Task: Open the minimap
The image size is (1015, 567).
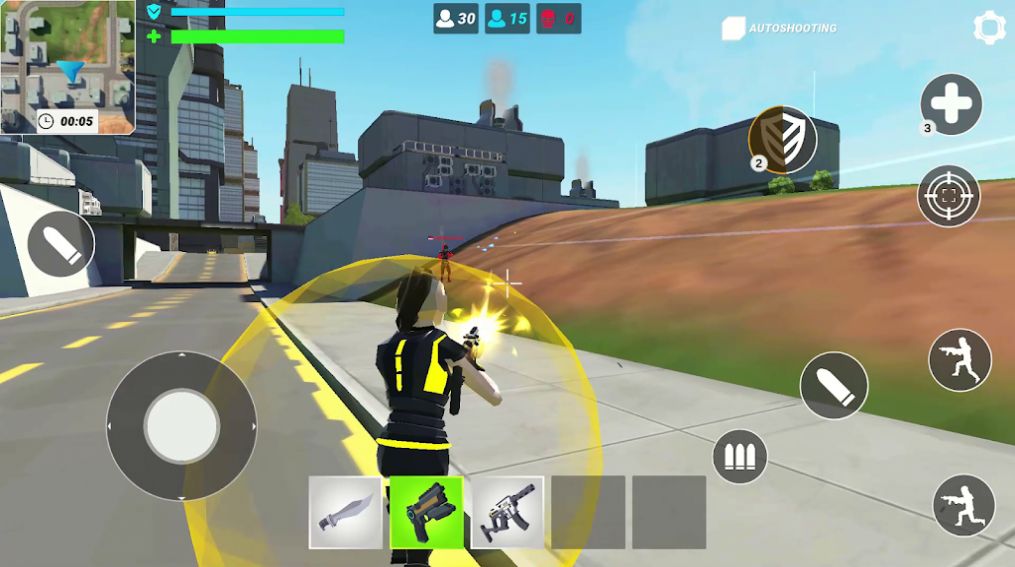Action: coord(68,67)
